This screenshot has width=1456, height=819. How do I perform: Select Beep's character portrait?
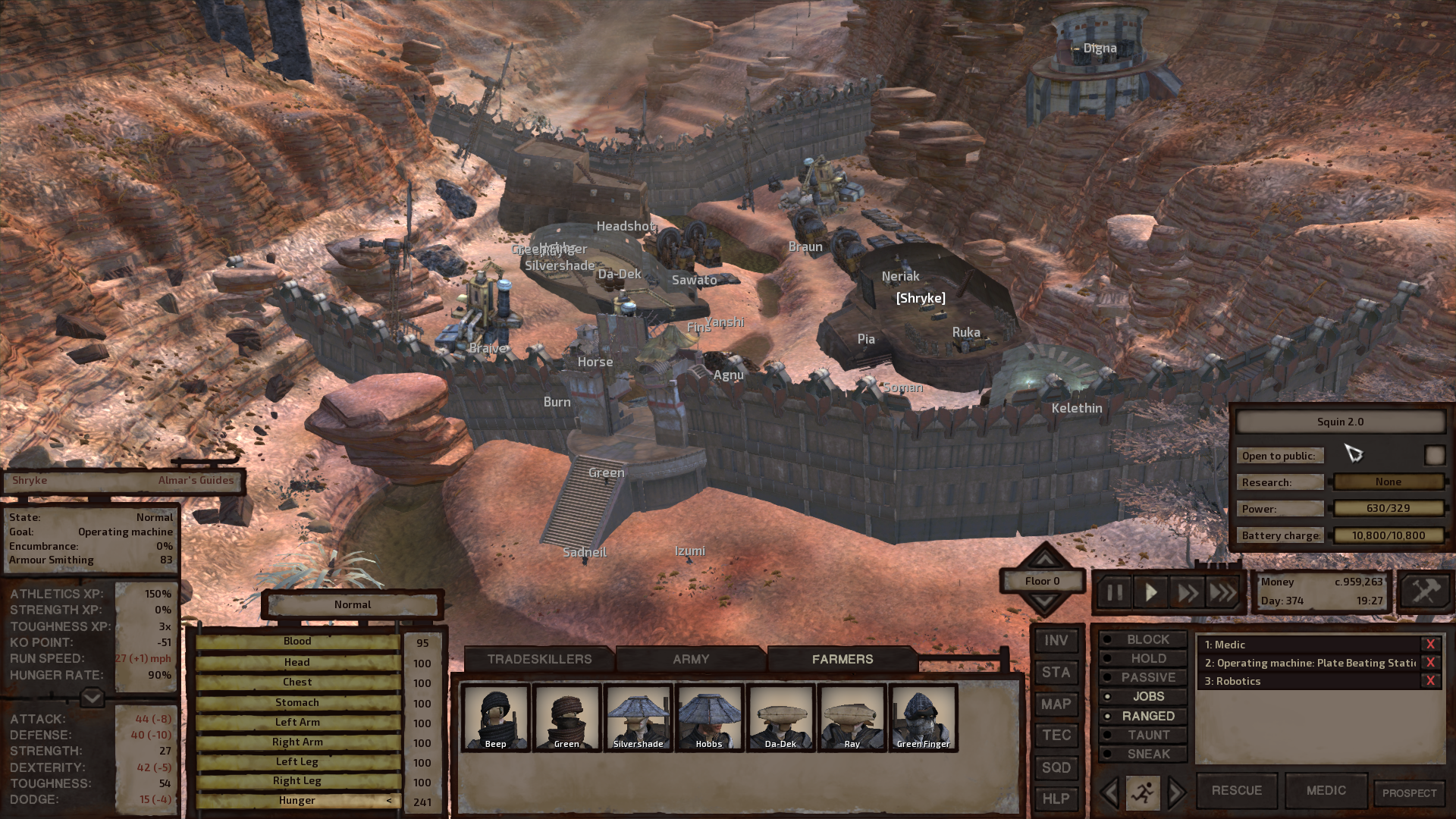pos(496,717)
